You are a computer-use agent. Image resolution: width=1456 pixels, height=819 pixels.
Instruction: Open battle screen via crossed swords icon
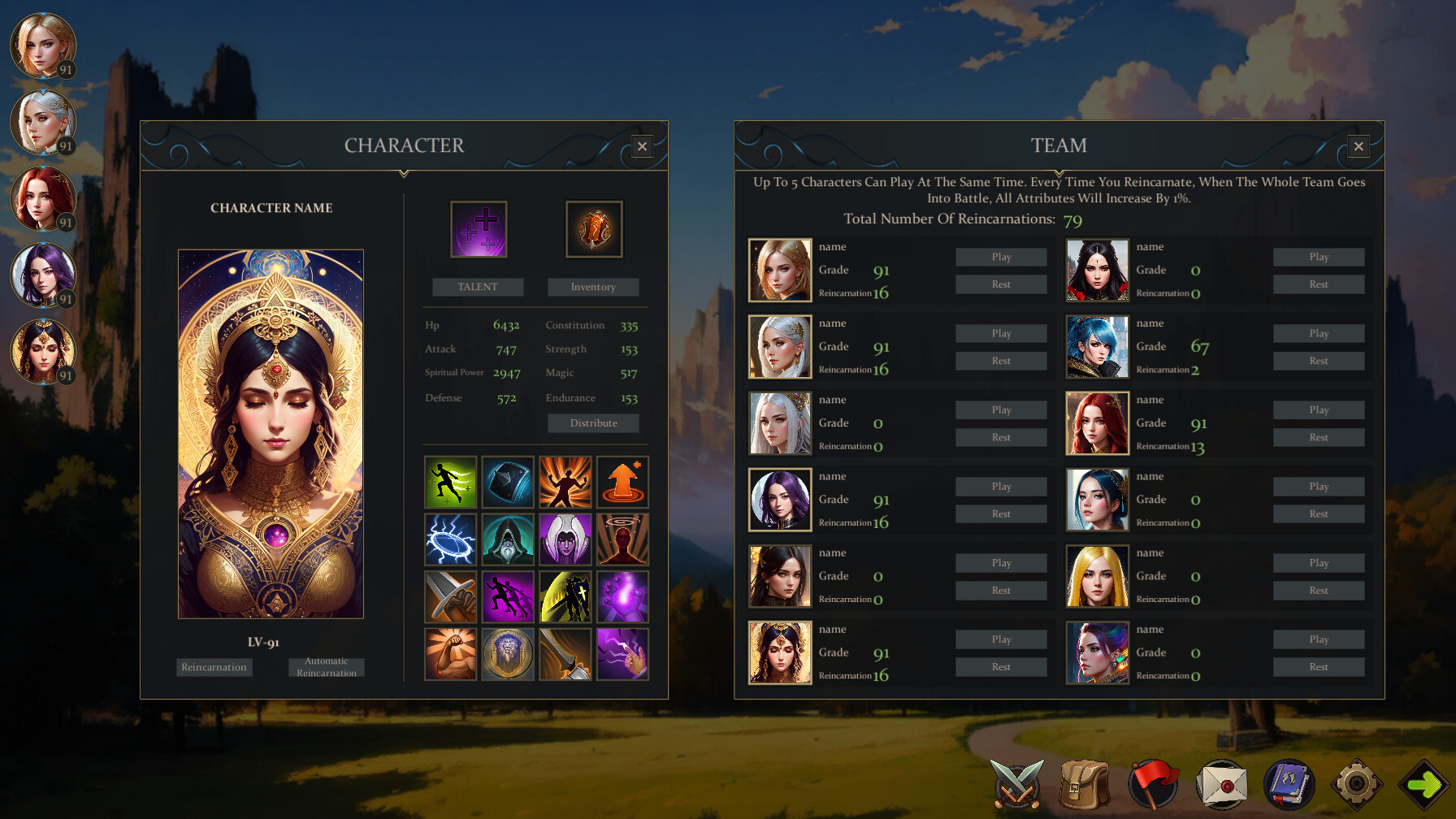pyautogui.click(x=1016, y=782)
